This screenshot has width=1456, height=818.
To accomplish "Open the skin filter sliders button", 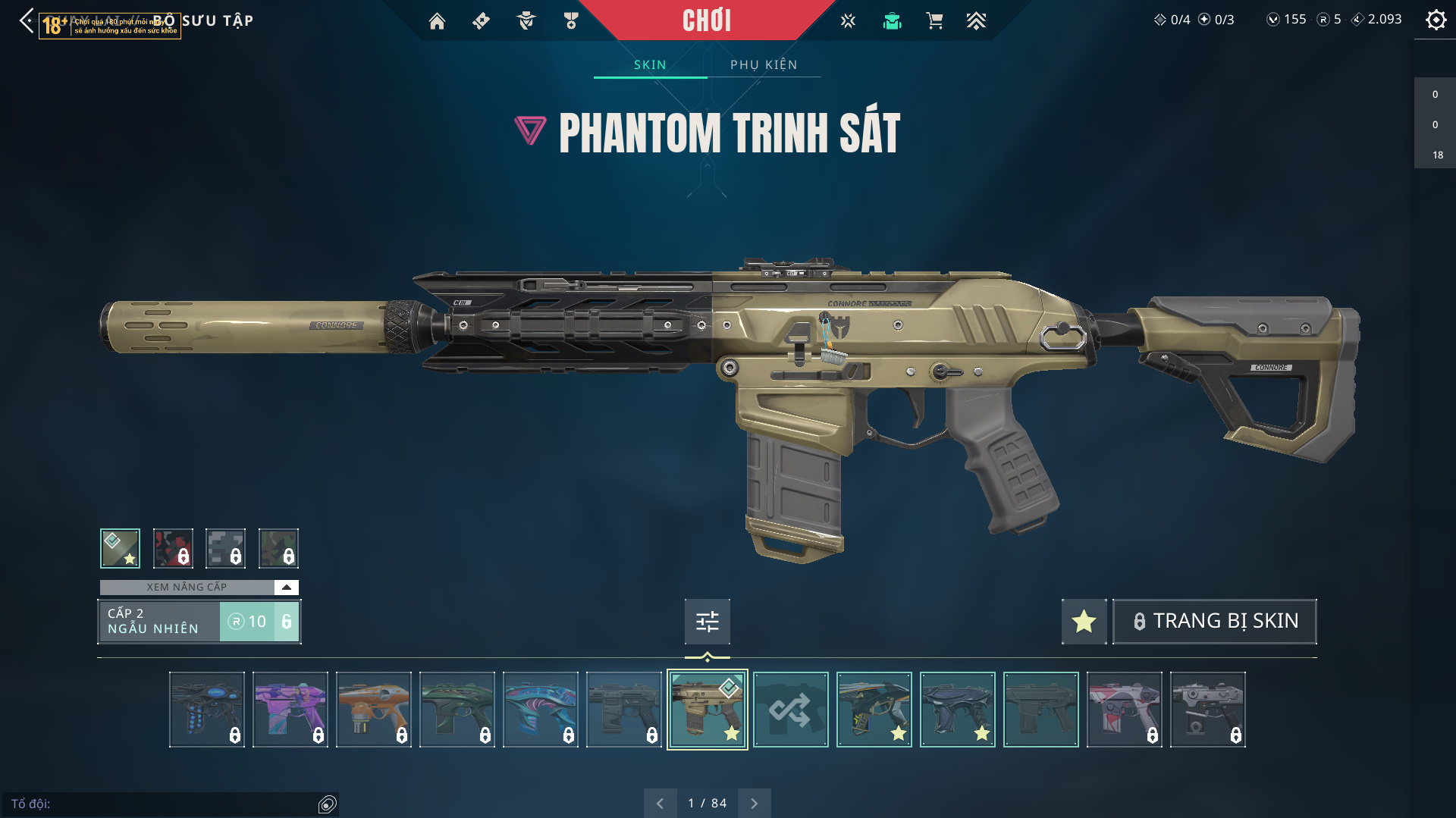I will [x=707, y=622].
